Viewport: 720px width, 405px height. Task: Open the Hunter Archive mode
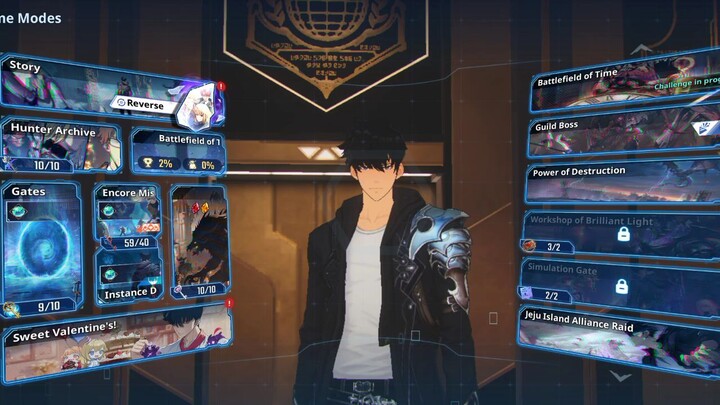[62, 147]
